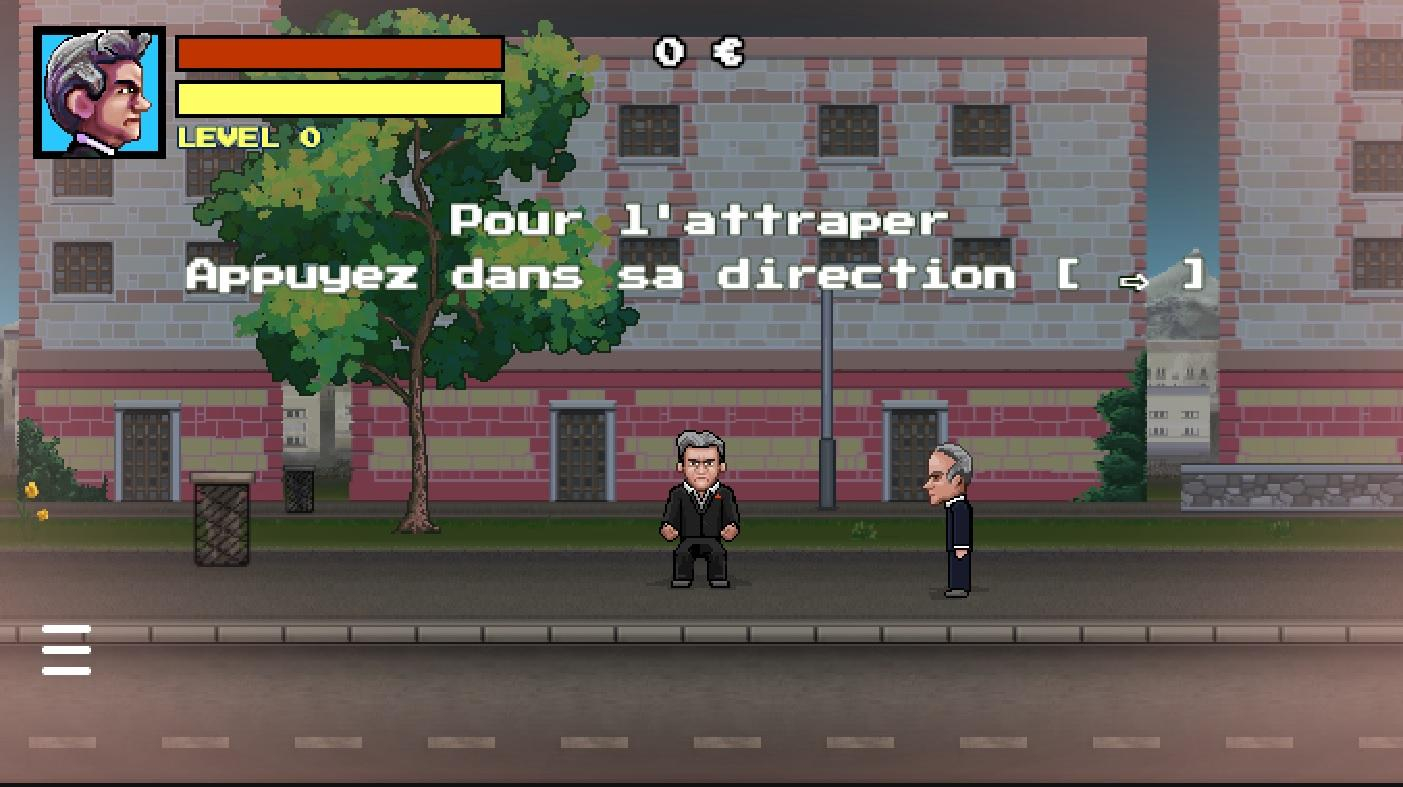Click the portrait frame to toggle player info
Image resolution: width=1403 pixels, height=787 pixels.
coord(97,92)
